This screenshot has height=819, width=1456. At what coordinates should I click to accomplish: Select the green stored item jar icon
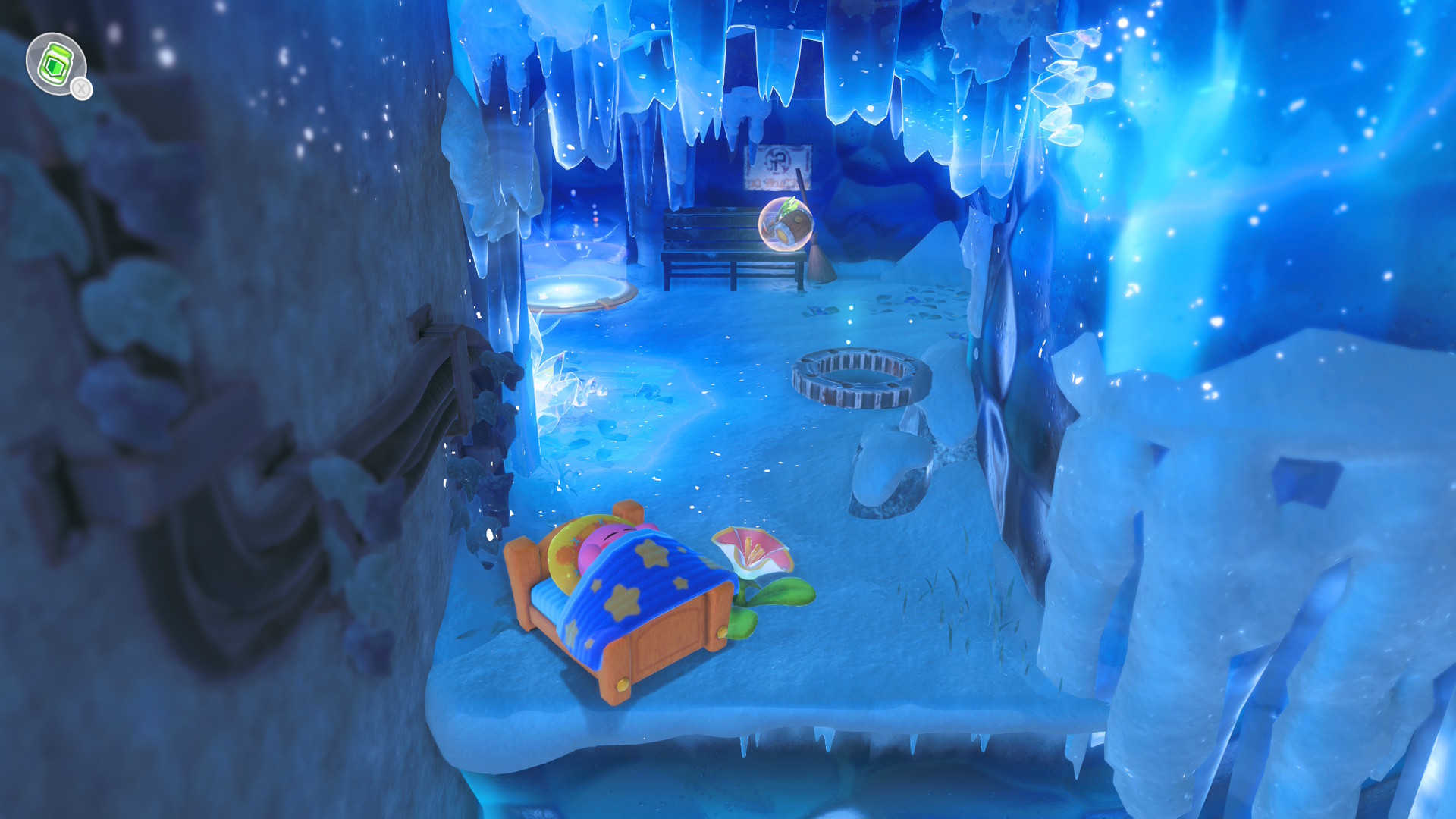pyautogui.click(x=55, y=64)
